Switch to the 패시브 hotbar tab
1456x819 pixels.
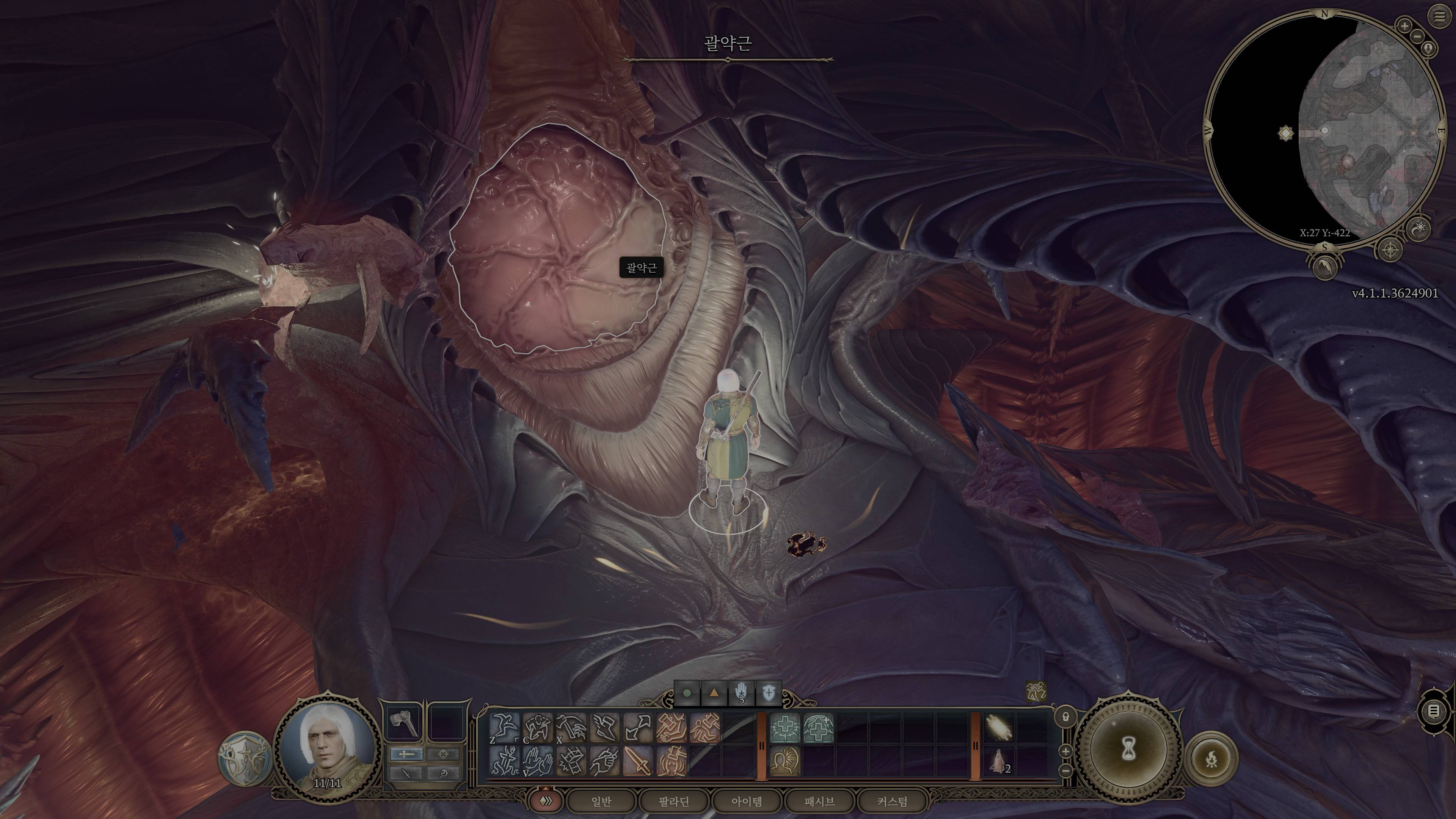coord(819,802)
